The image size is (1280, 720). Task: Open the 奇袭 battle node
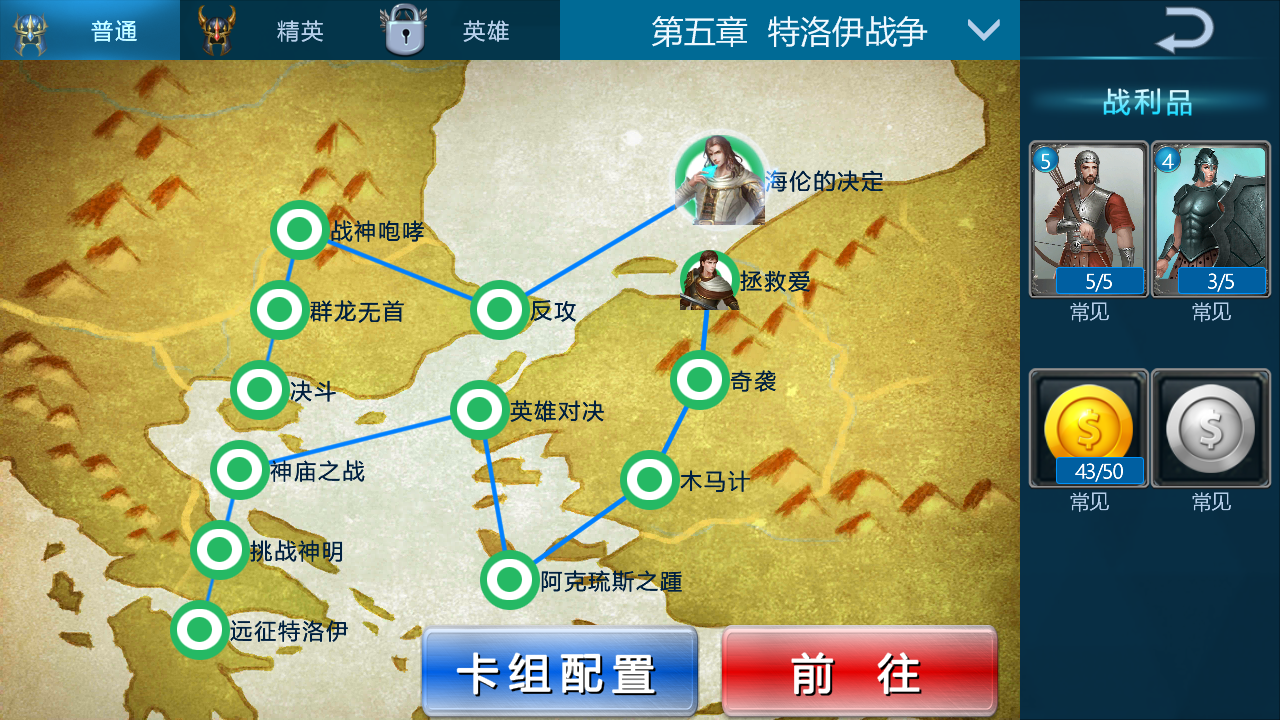(x=698, y=380)
